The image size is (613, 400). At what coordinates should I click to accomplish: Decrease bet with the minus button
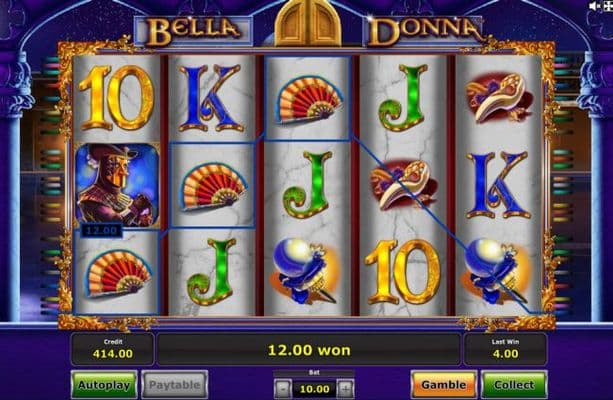click(x=283, y=388)
